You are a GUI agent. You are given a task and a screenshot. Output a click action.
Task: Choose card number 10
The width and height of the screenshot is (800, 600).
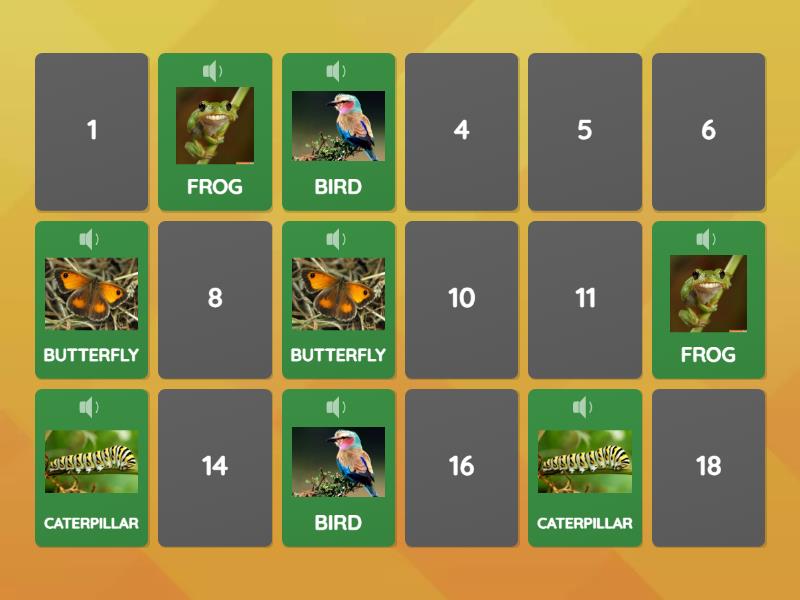(x=461, y=299)
